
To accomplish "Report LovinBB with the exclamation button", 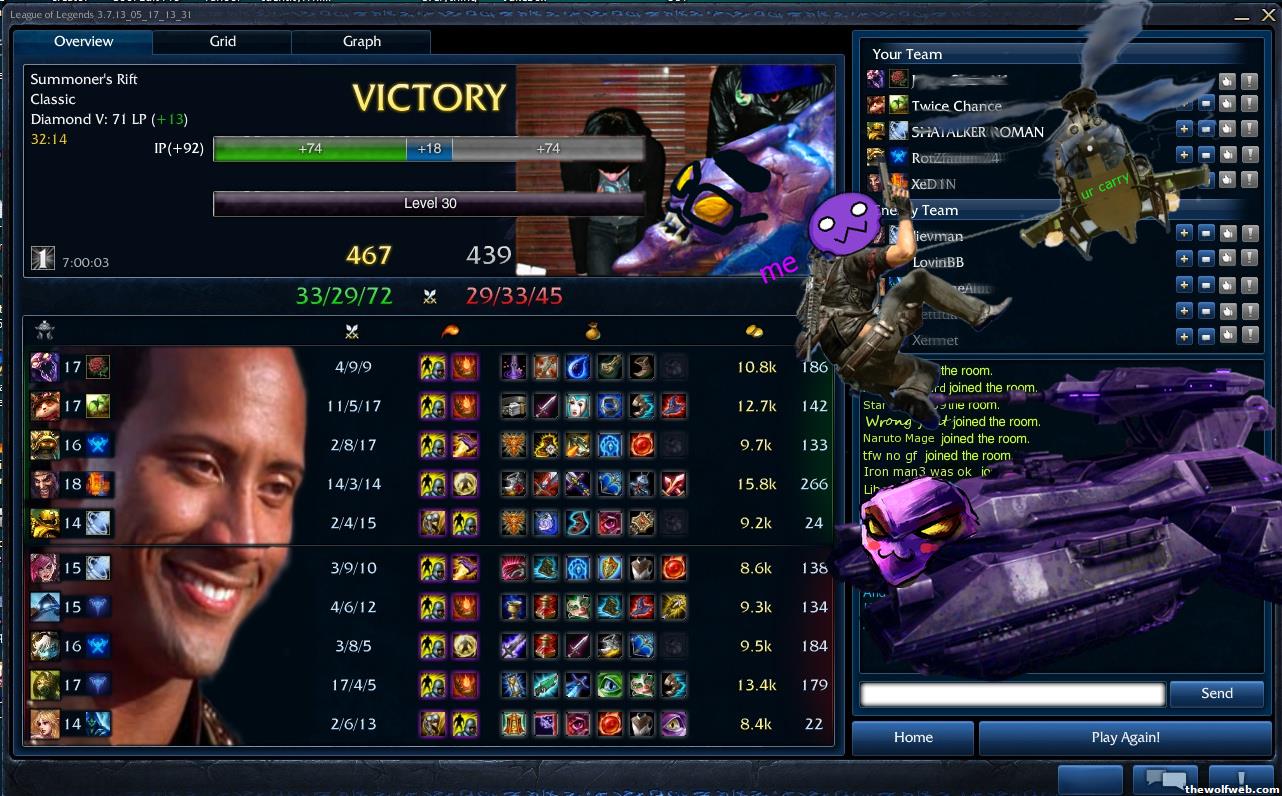I will 1249,259.
